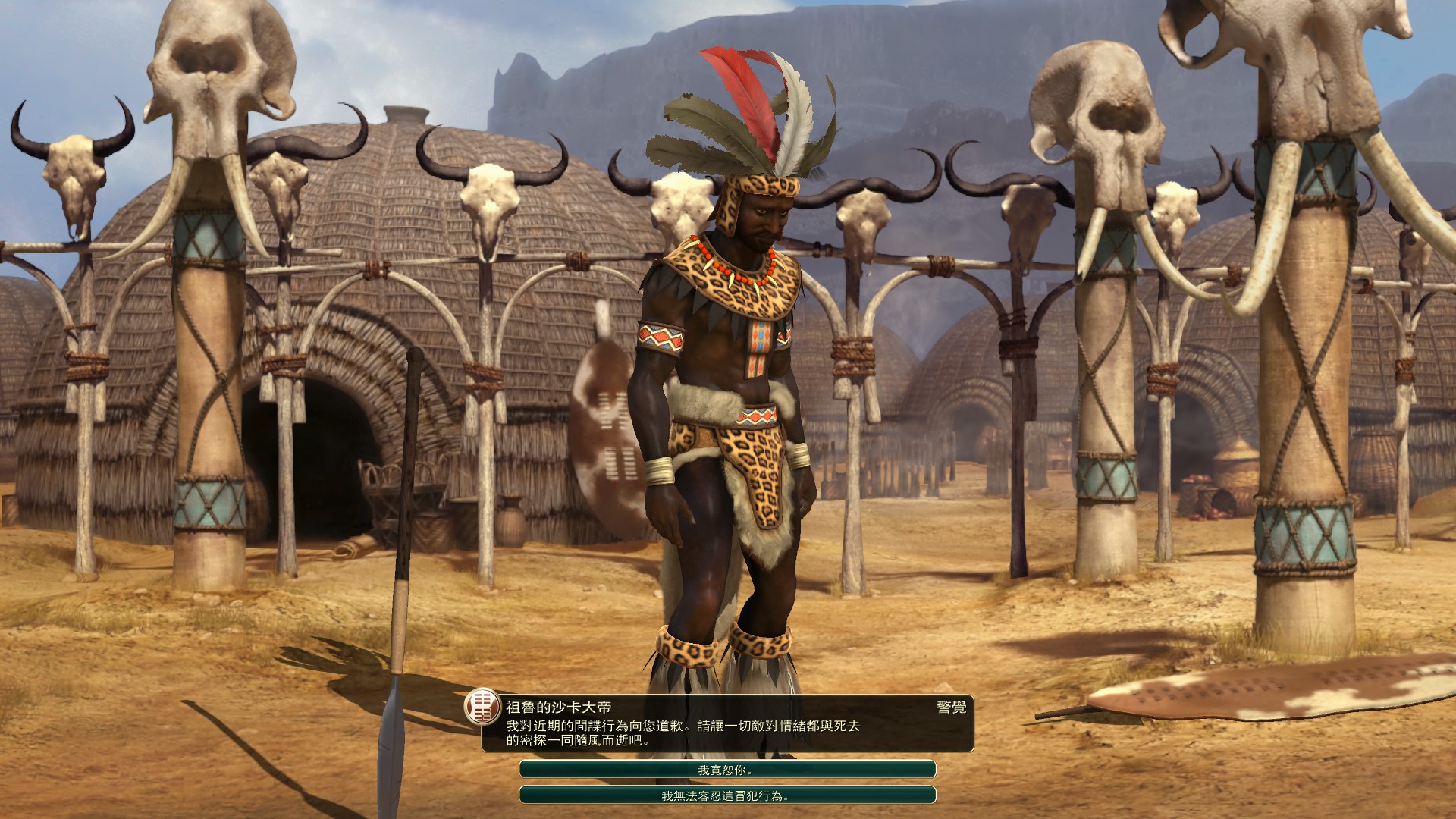
Task: Choose the reply "我寬恕你。"
Action: [x=726, y=770]
